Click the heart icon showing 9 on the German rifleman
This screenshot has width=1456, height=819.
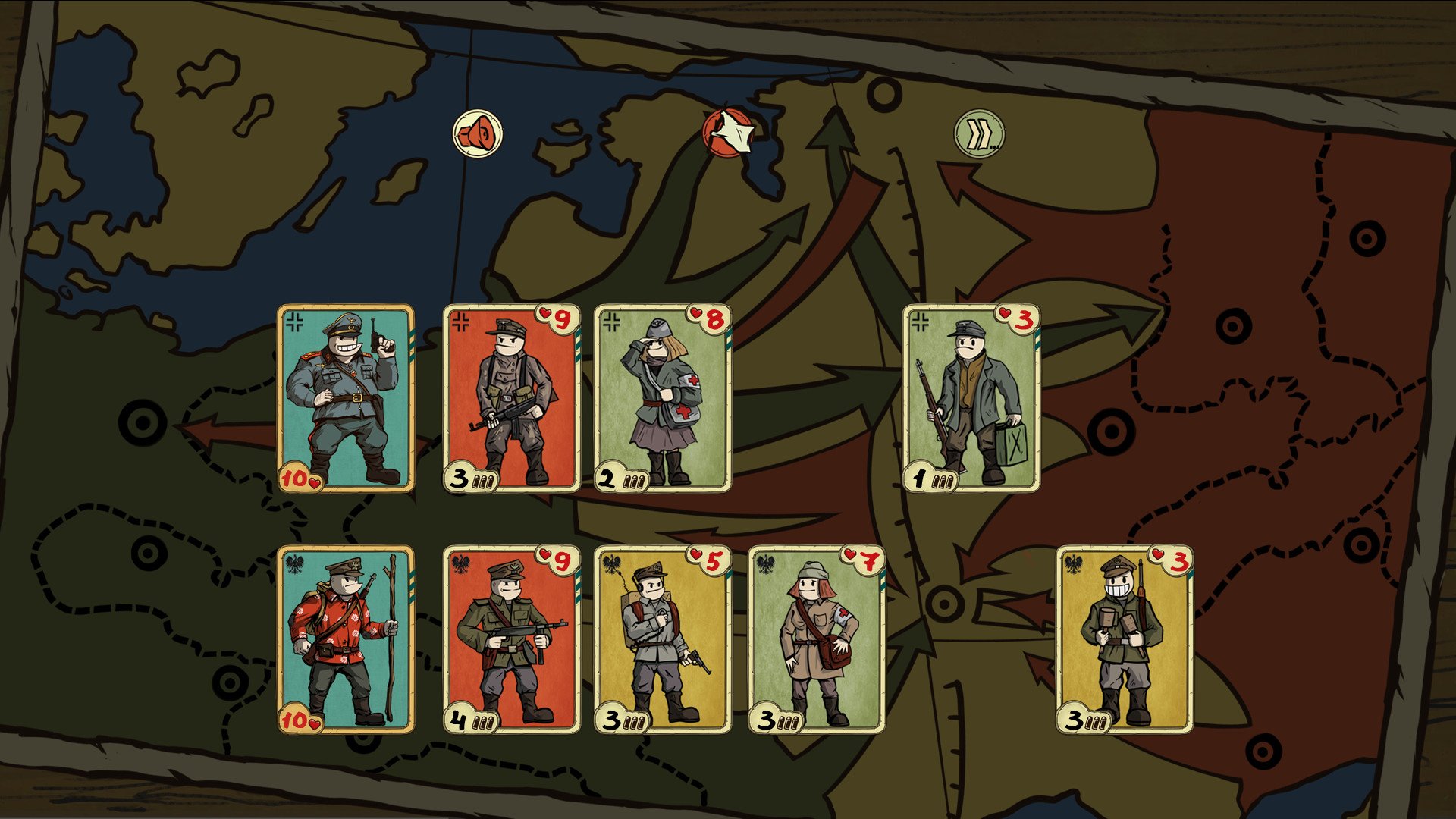click(x=550, y=318)
